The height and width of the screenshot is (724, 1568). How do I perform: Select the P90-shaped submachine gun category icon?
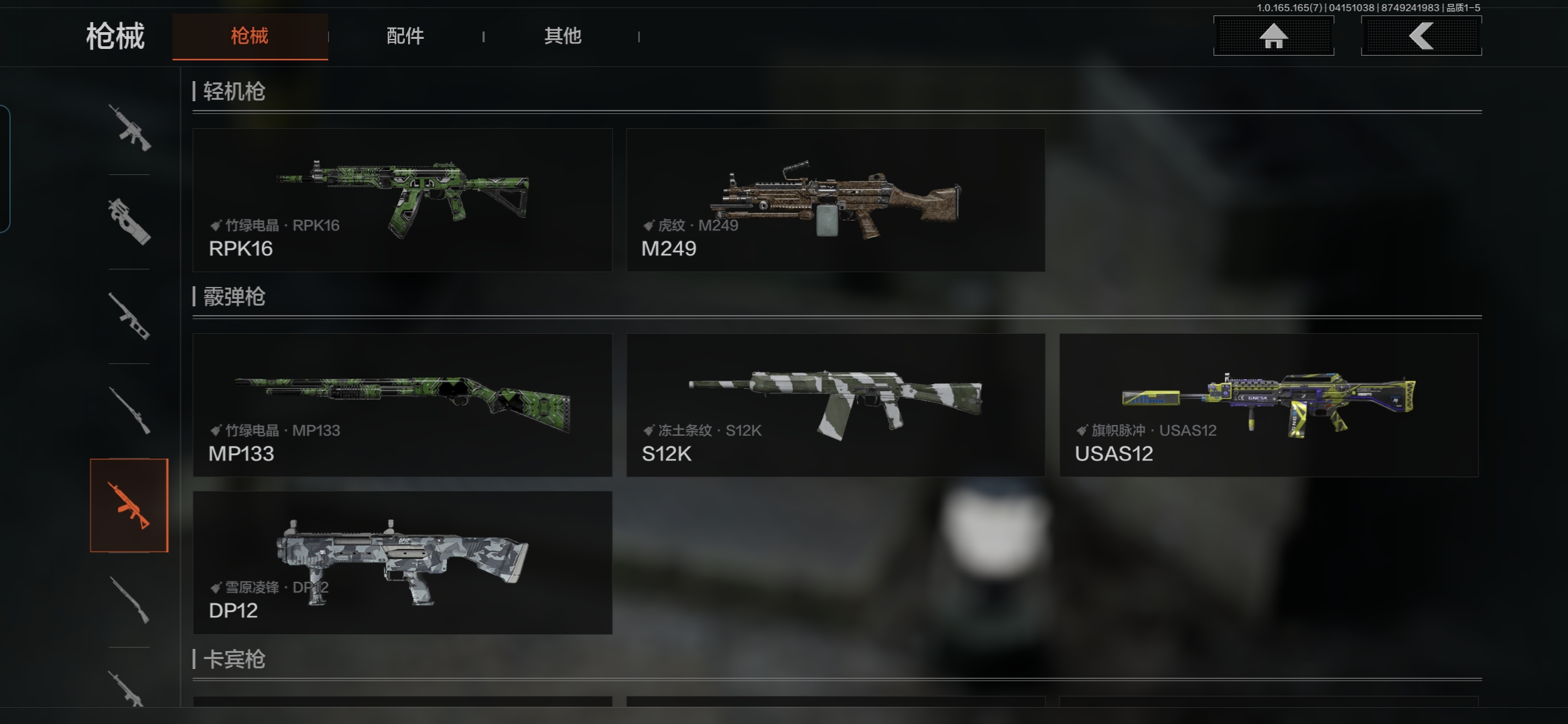(129, 222)
